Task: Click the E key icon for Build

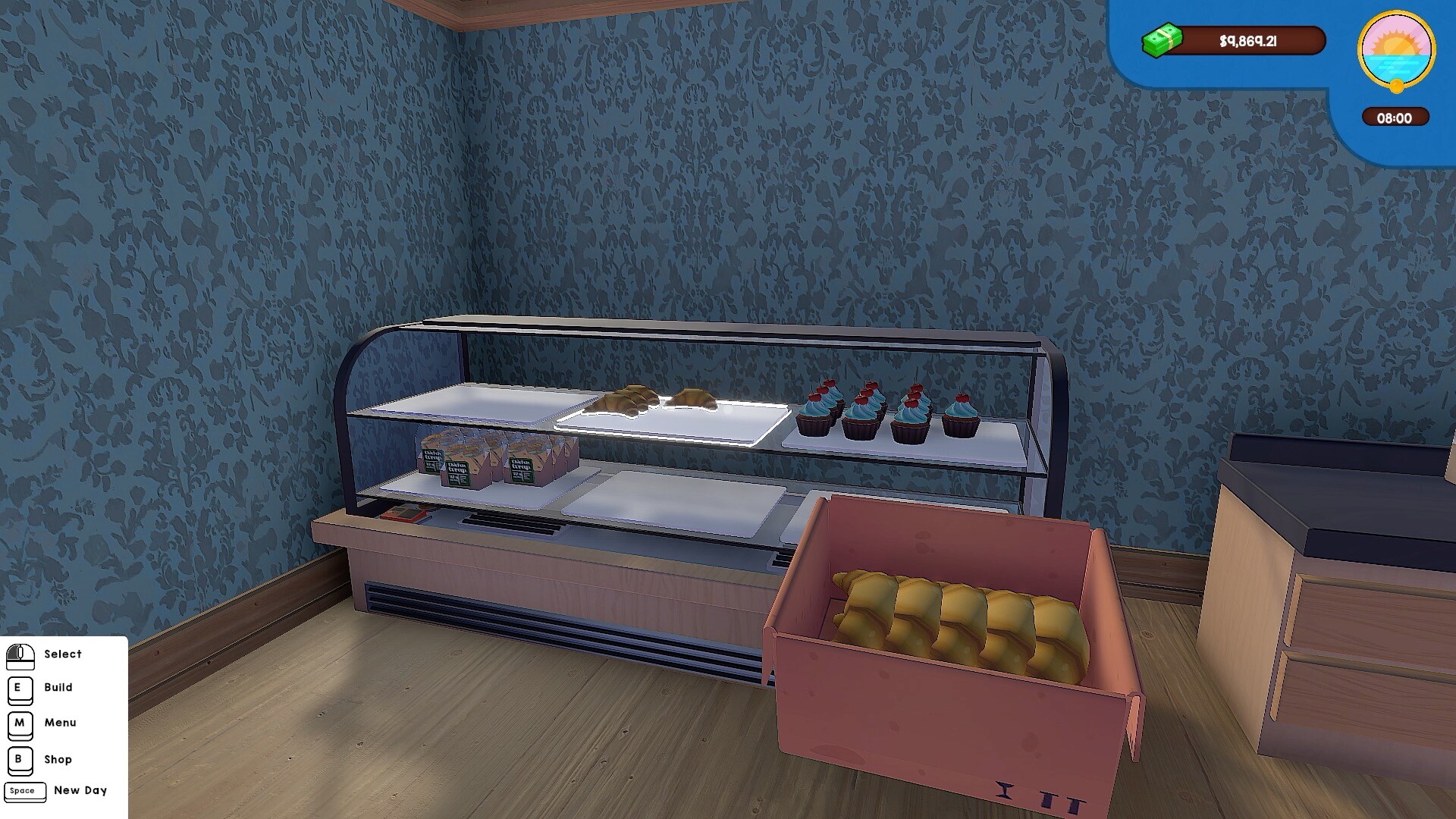Action: [20, 690]
